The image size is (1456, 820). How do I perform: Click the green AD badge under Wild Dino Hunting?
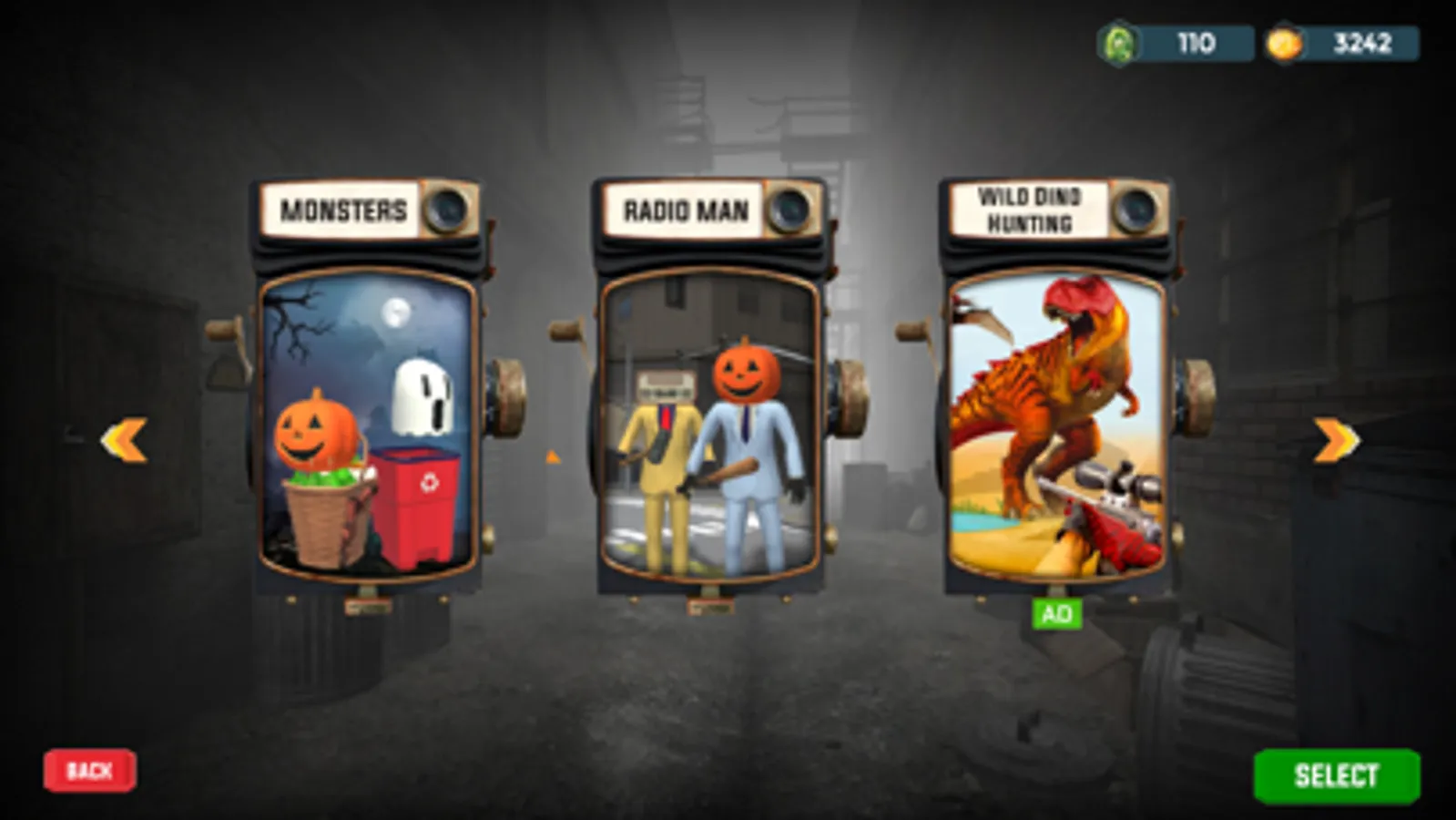pos(1058,613)
